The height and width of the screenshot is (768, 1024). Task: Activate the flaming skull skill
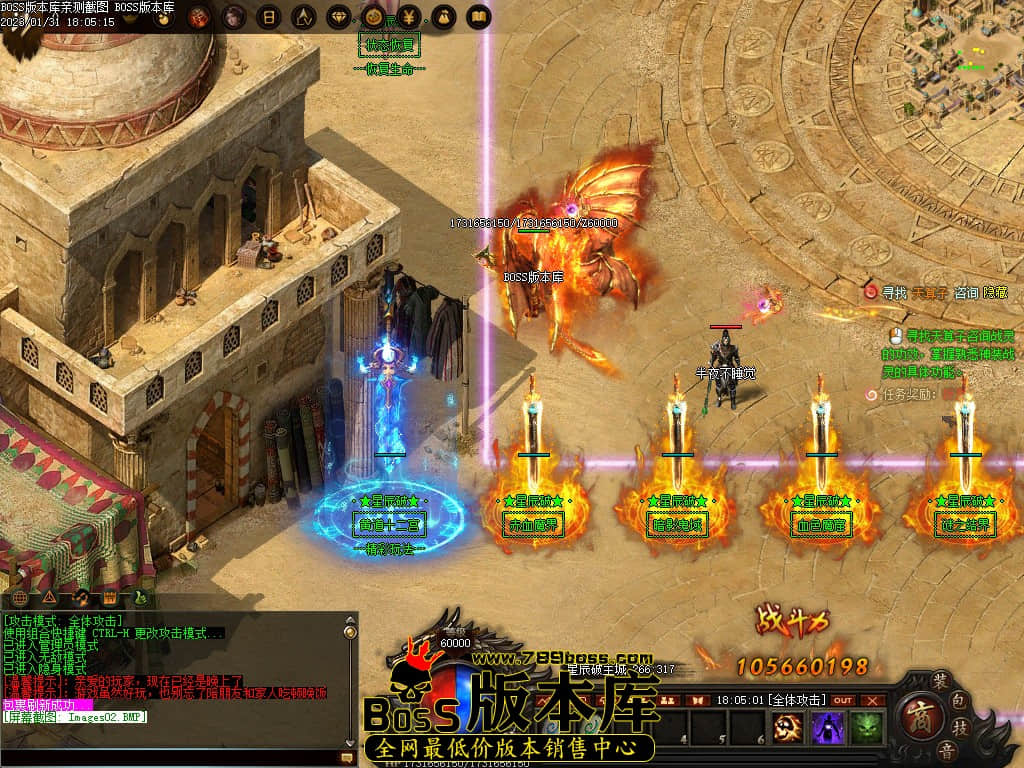pyautogui.click(x=789, y=728)
